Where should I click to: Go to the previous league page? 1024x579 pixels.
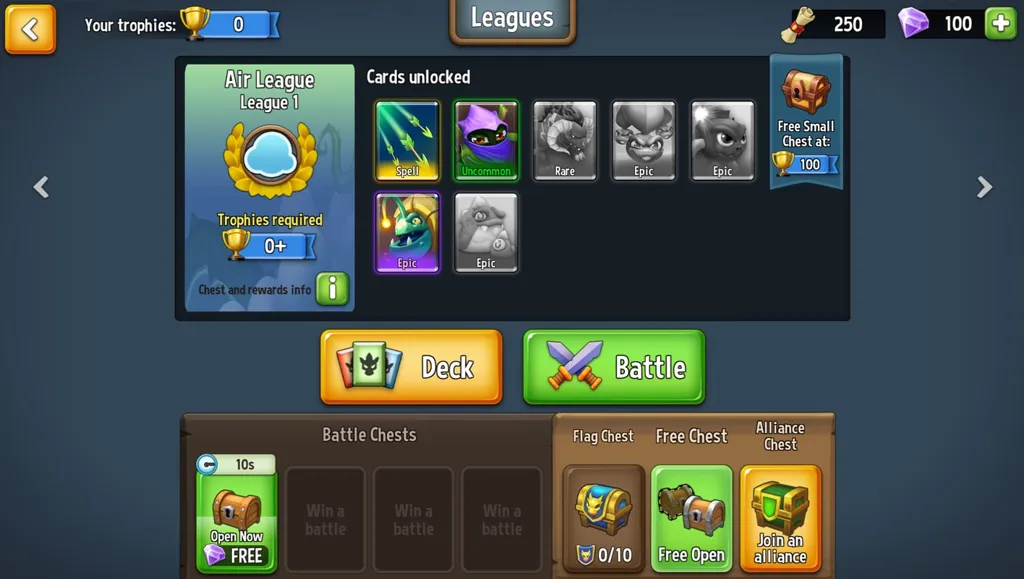[x=41, y=187]
